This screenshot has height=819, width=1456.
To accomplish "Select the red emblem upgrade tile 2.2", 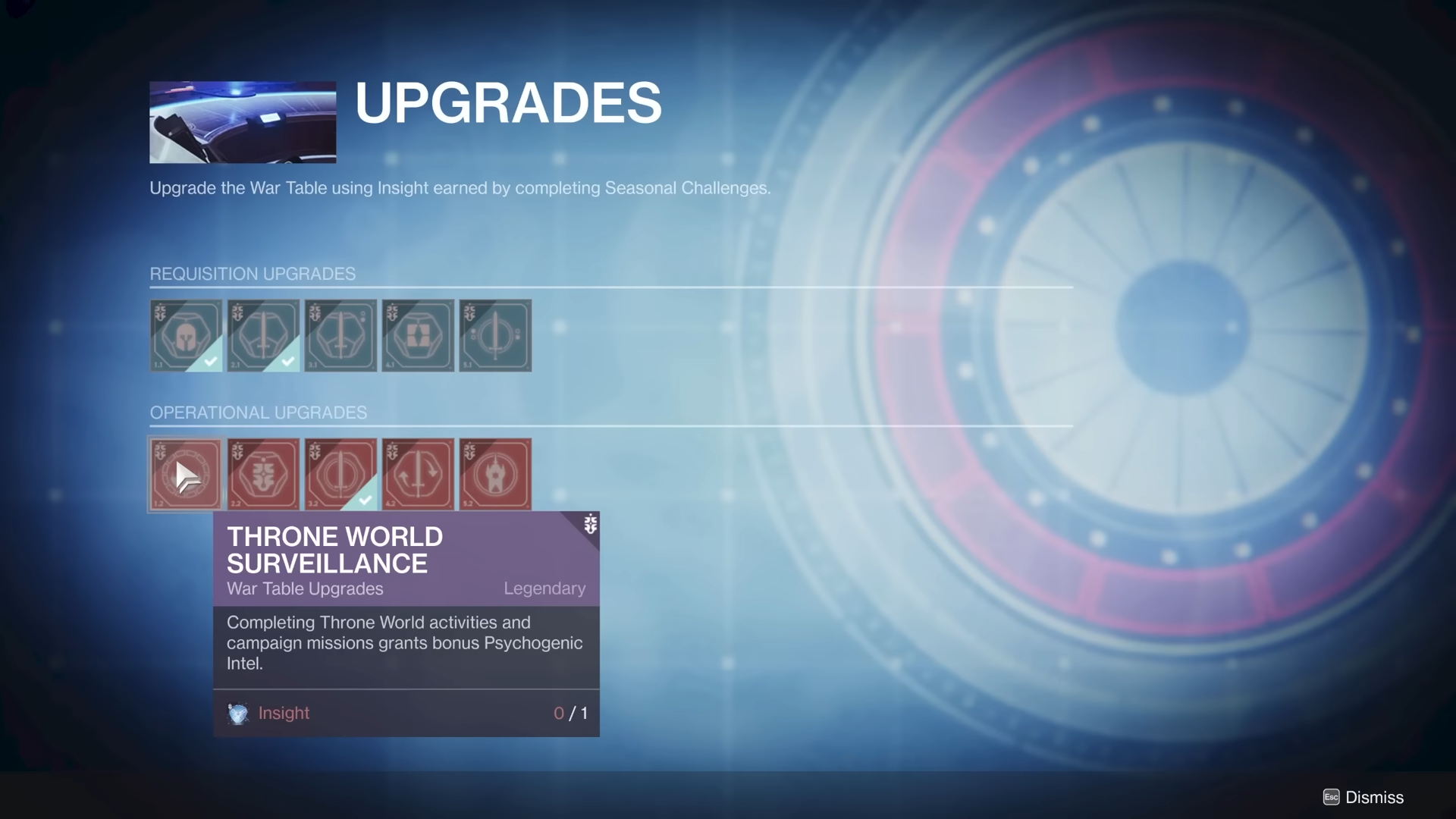I will point(263,475).
